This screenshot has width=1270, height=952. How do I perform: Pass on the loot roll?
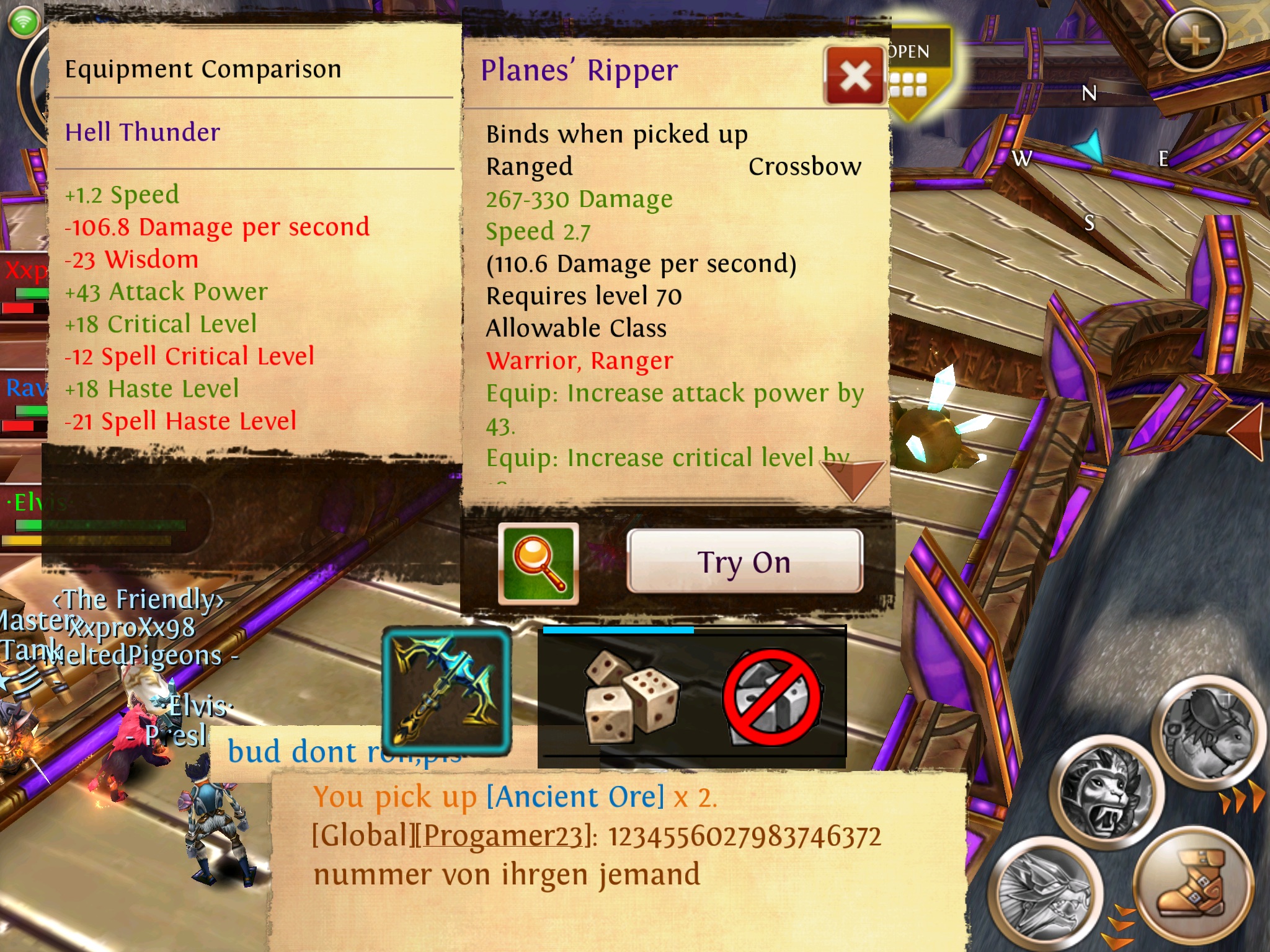point(773,697)
